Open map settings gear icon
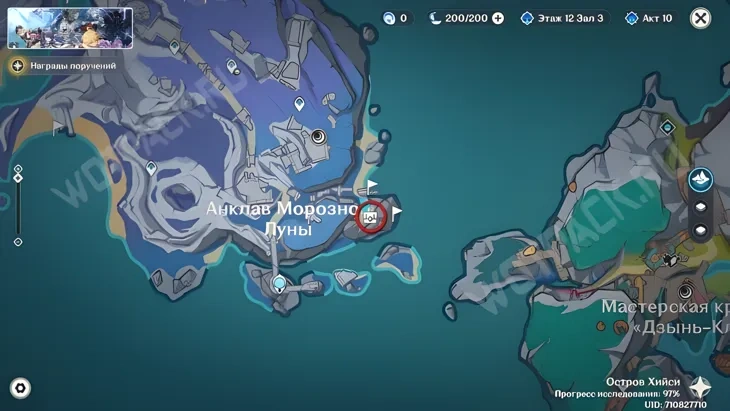Screen dimensions: 730x411 [20, 388]
